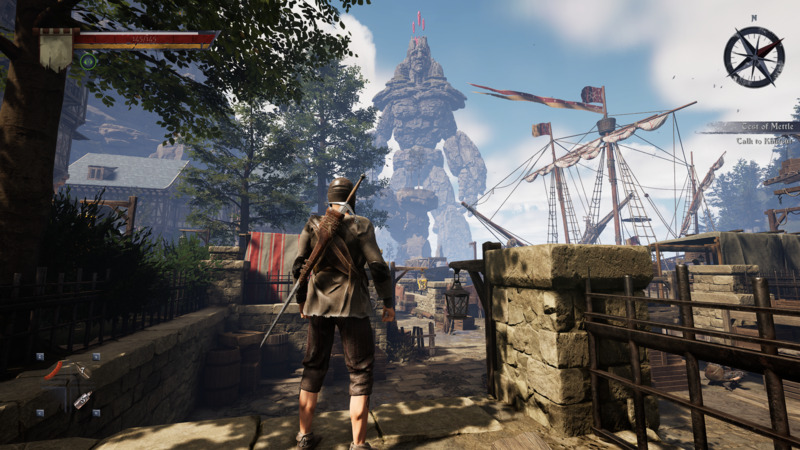
Task: Click the green status effect icon
Action: 88,61
